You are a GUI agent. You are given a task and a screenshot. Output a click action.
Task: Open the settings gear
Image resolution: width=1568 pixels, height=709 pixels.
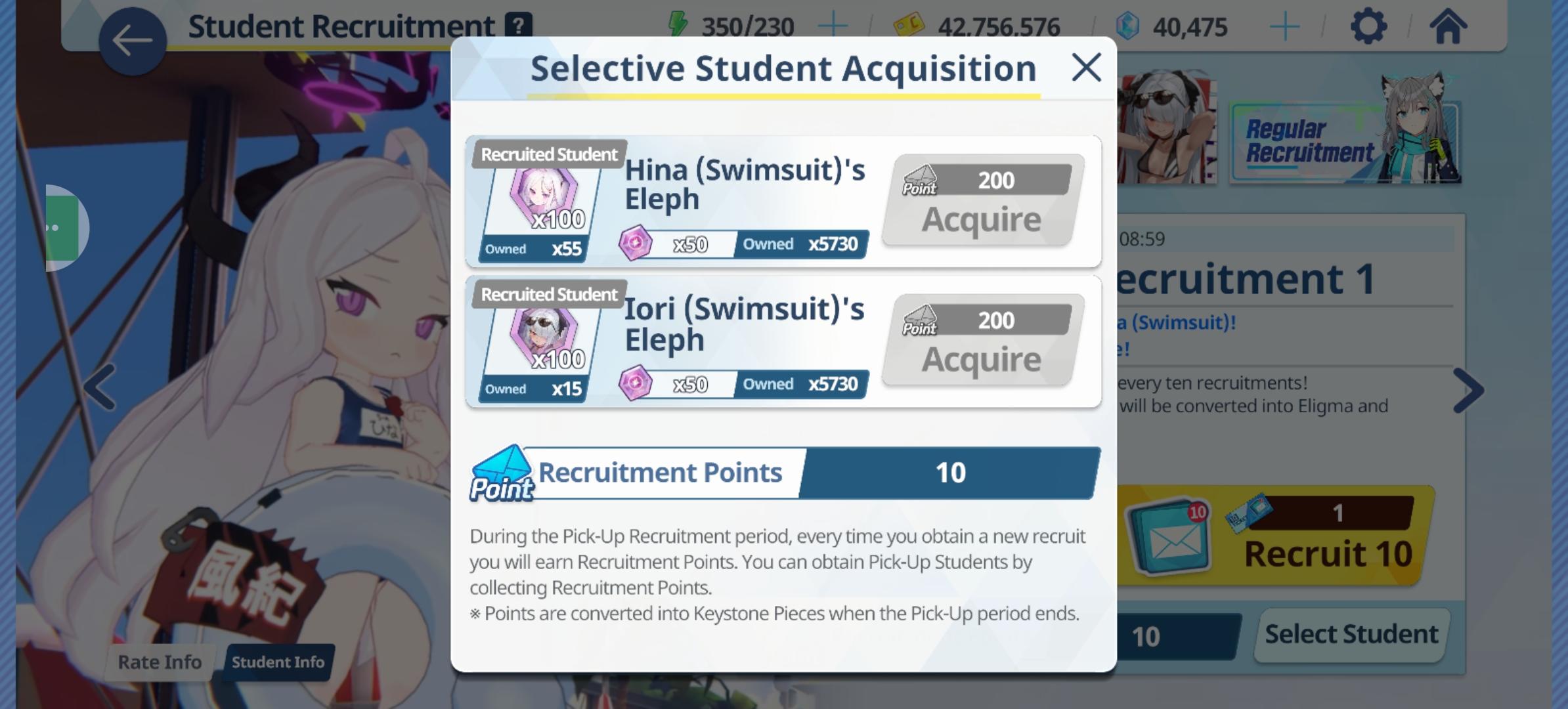pos(1368,27)
